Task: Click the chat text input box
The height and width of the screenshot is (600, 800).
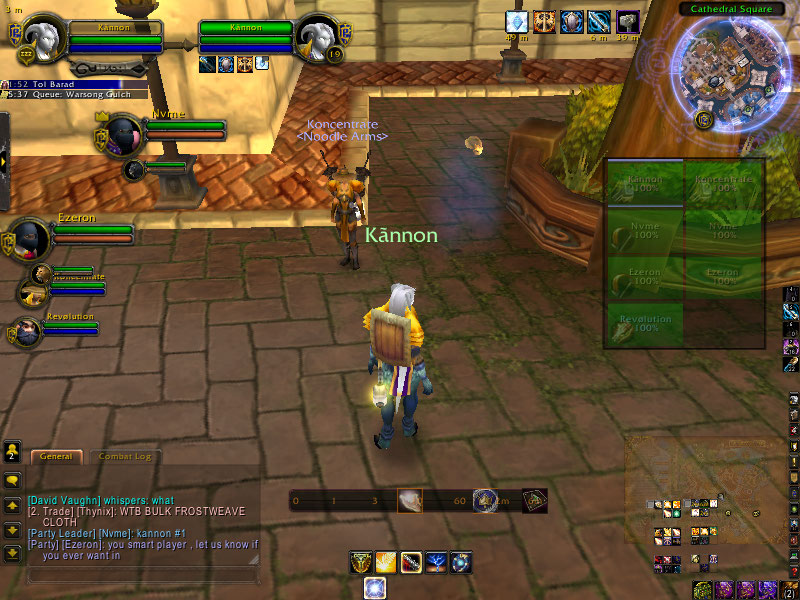Action: pos(140,575)
